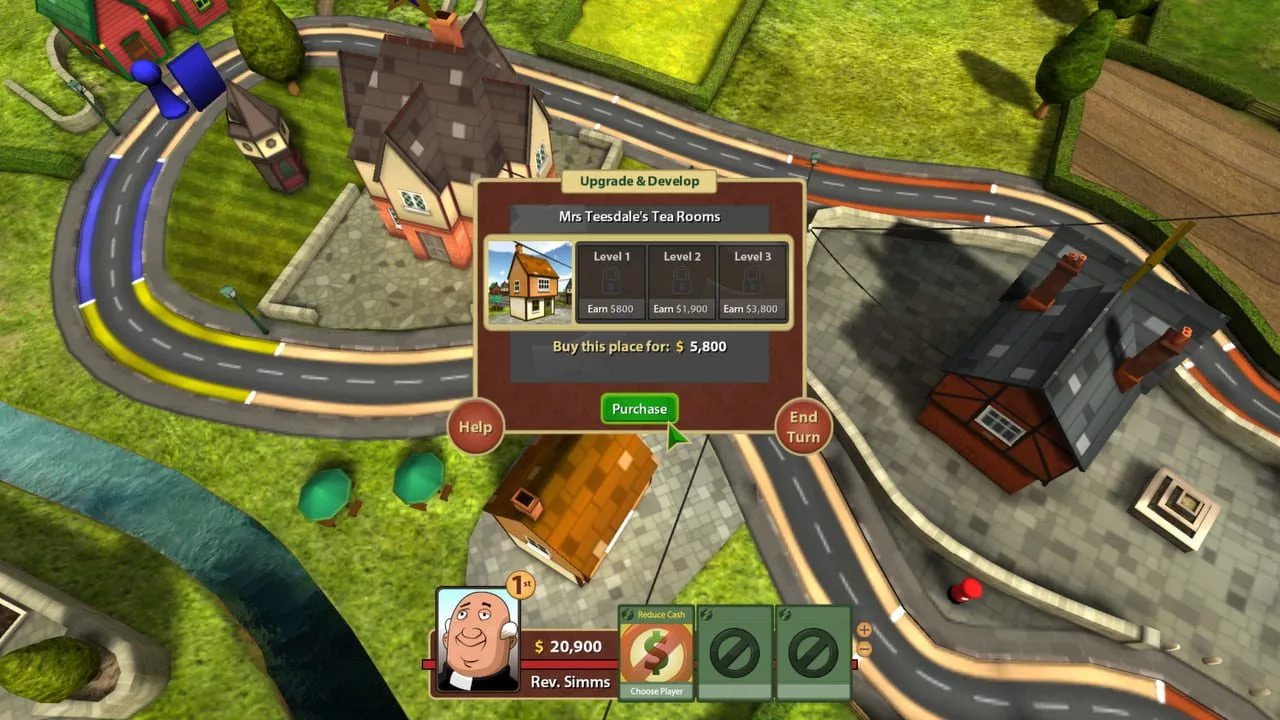Click the Upgrade & Develop header

(639, 181)
